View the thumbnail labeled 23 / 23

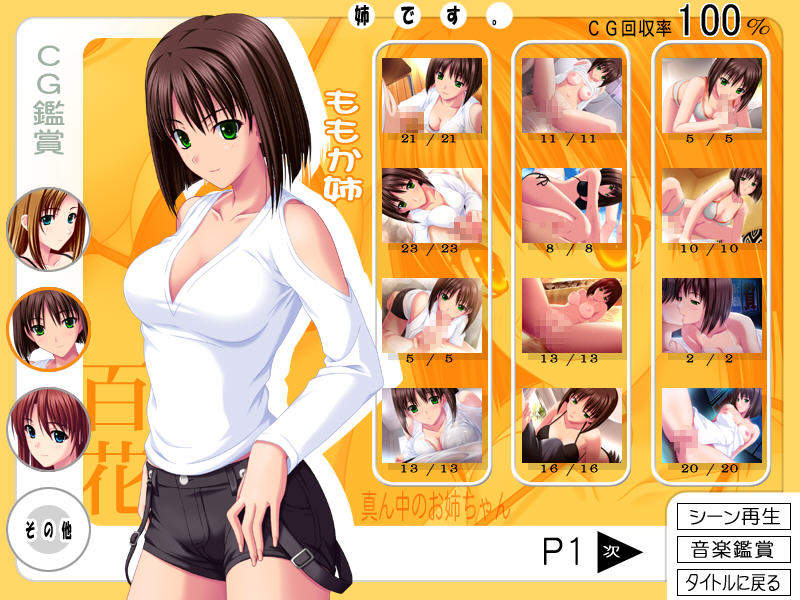pyautogui.click(x=431, y=204)
